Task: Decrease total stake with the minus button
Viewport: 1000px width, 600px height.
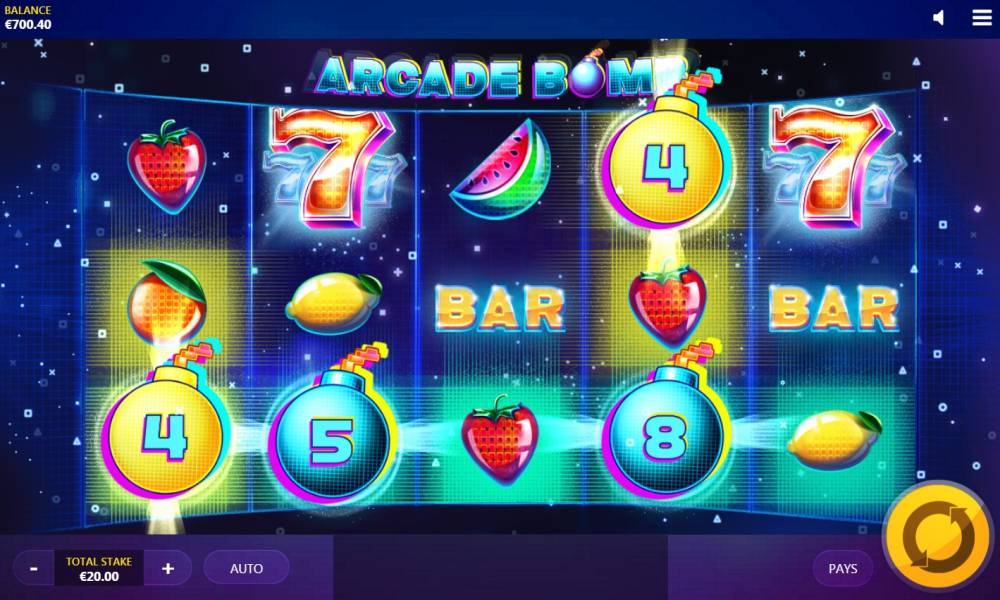Action: click(34, 568)
